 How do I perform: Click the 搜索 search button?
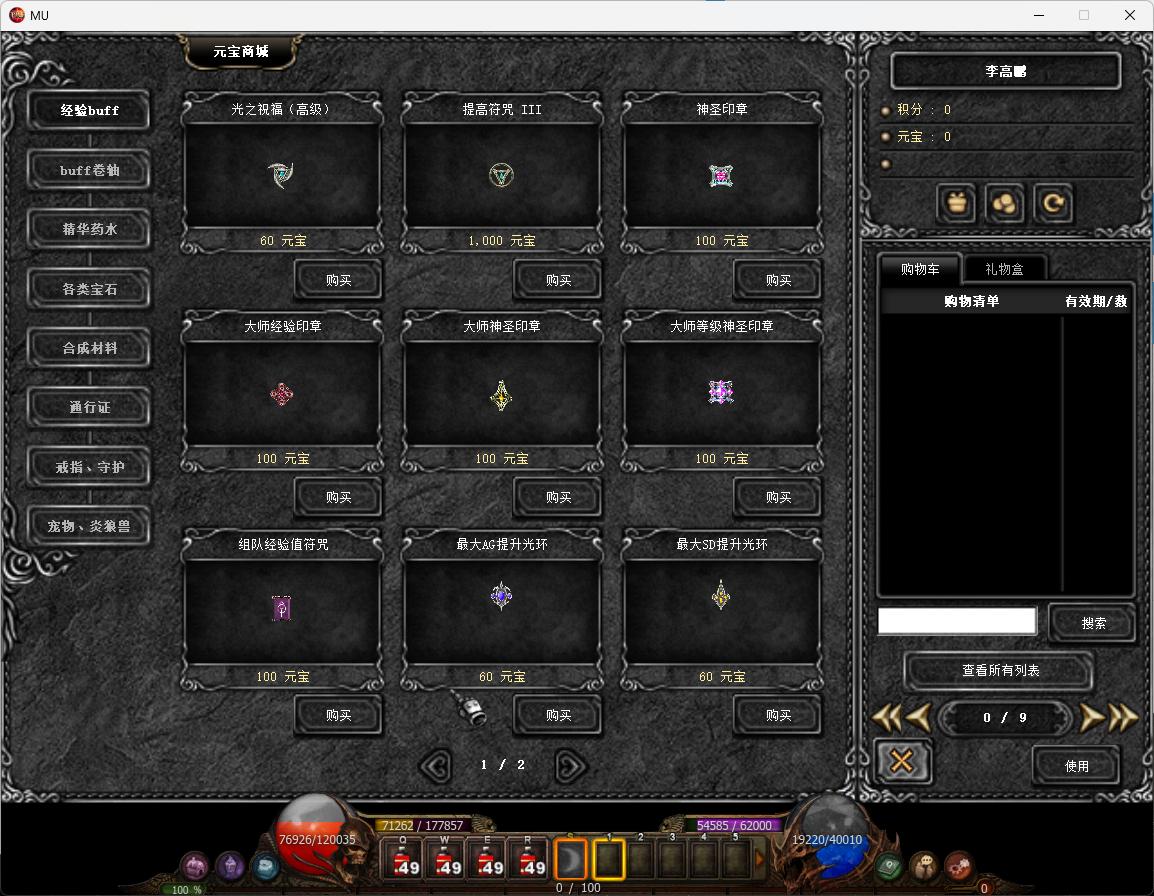pos(1093,623)
